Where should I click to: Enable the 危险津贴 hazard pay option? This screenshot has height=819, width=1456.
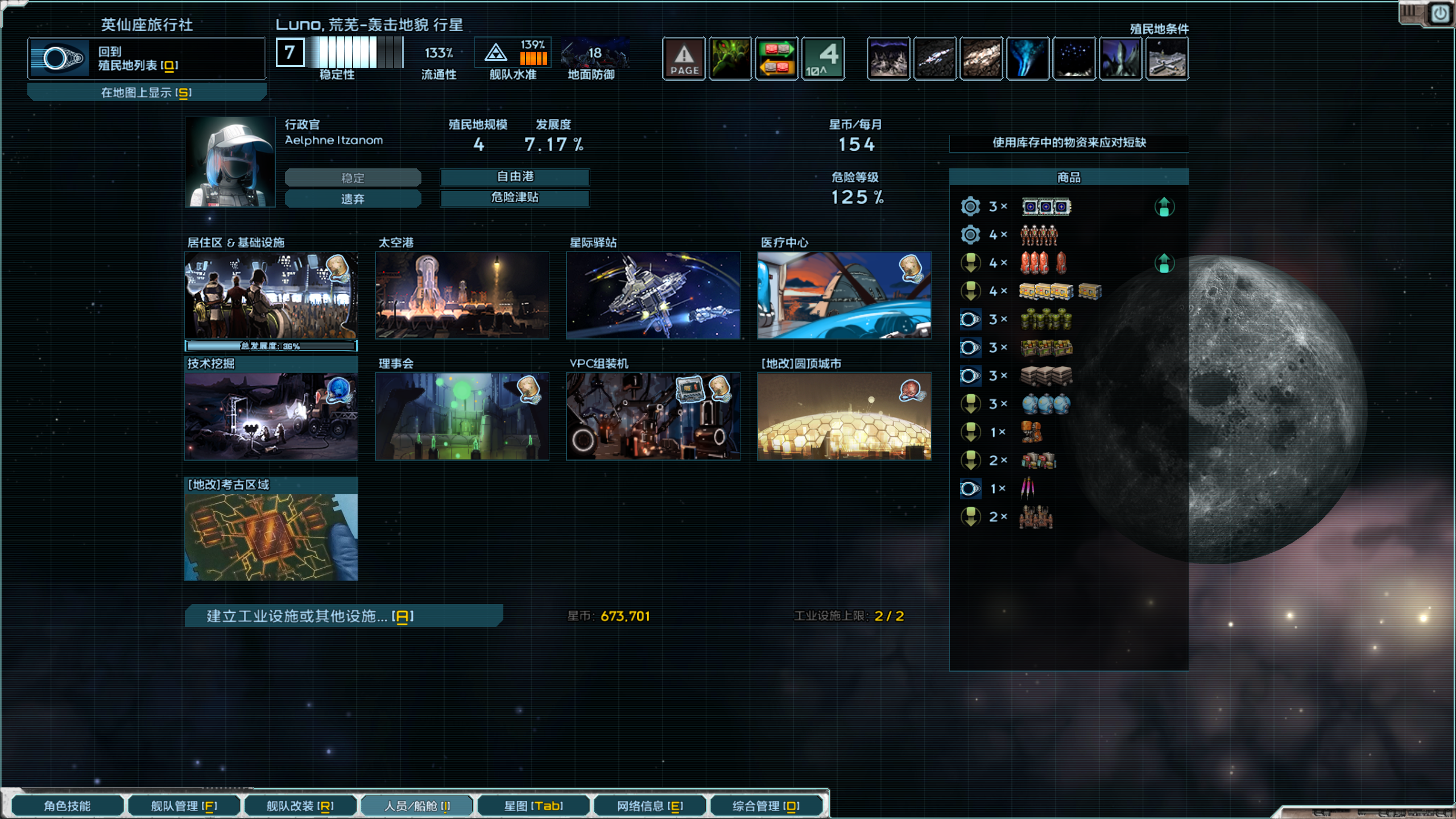pyautogui.click(x=514, y=198)
